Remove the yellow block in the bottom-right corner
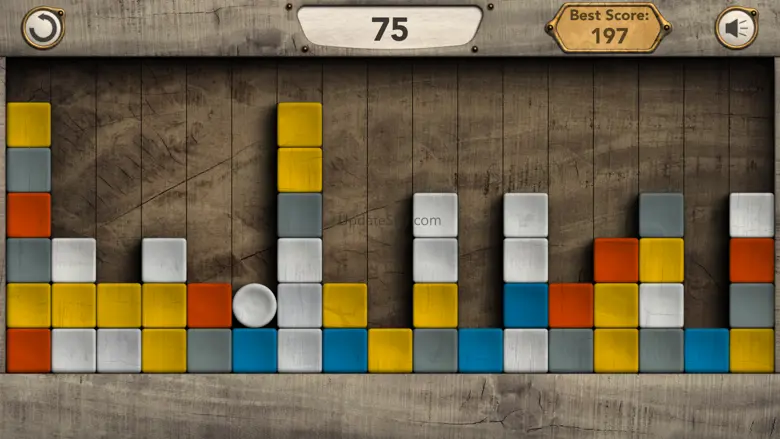 (x=751, y=350)
